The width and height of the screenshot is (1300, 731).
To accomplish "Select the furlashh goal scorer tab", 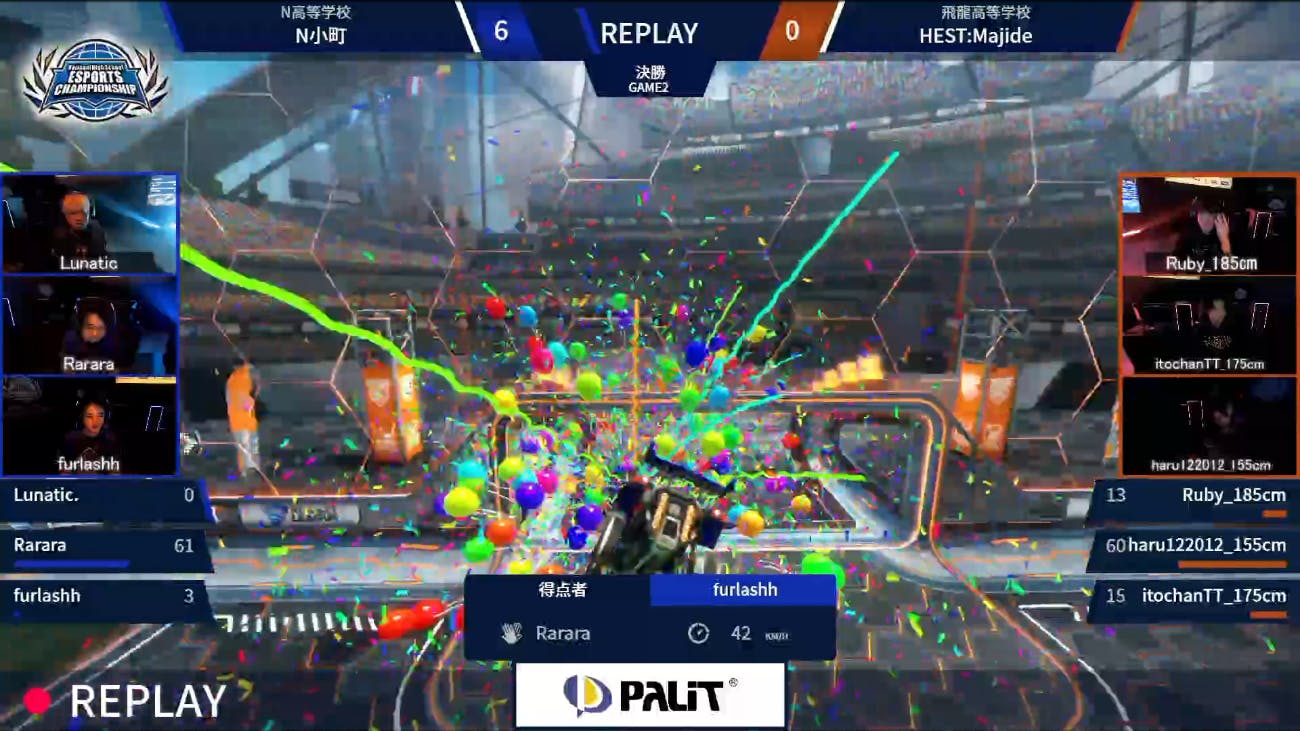I will [743, 590].
